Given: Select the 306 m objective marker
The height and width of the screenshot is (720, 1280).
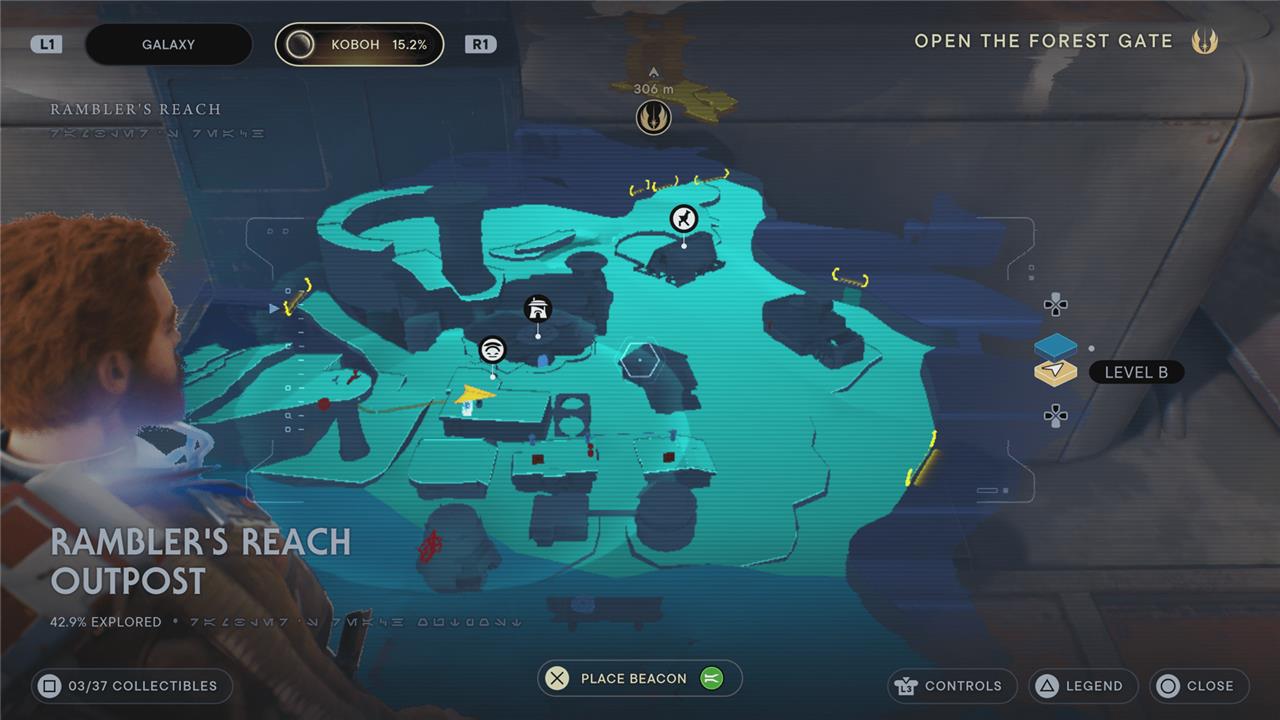Looking at the screenshot, I should click(653, 117).
